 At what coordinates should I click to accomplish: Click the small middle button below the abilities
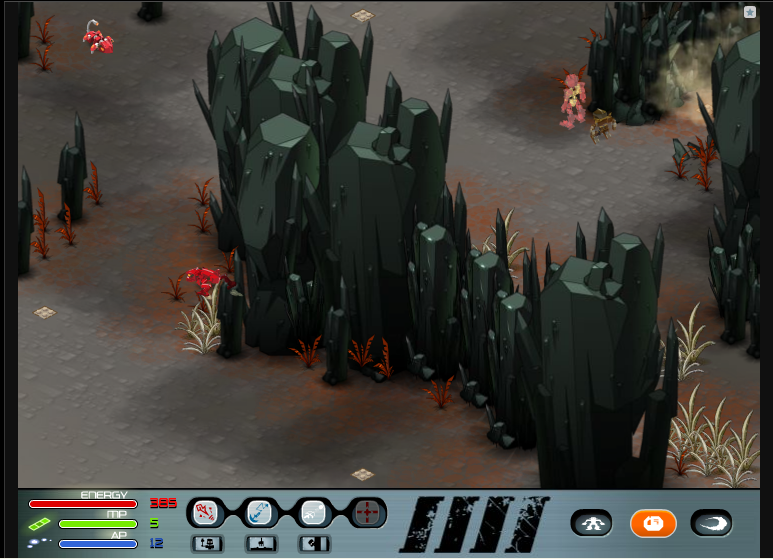pos(260,543)
